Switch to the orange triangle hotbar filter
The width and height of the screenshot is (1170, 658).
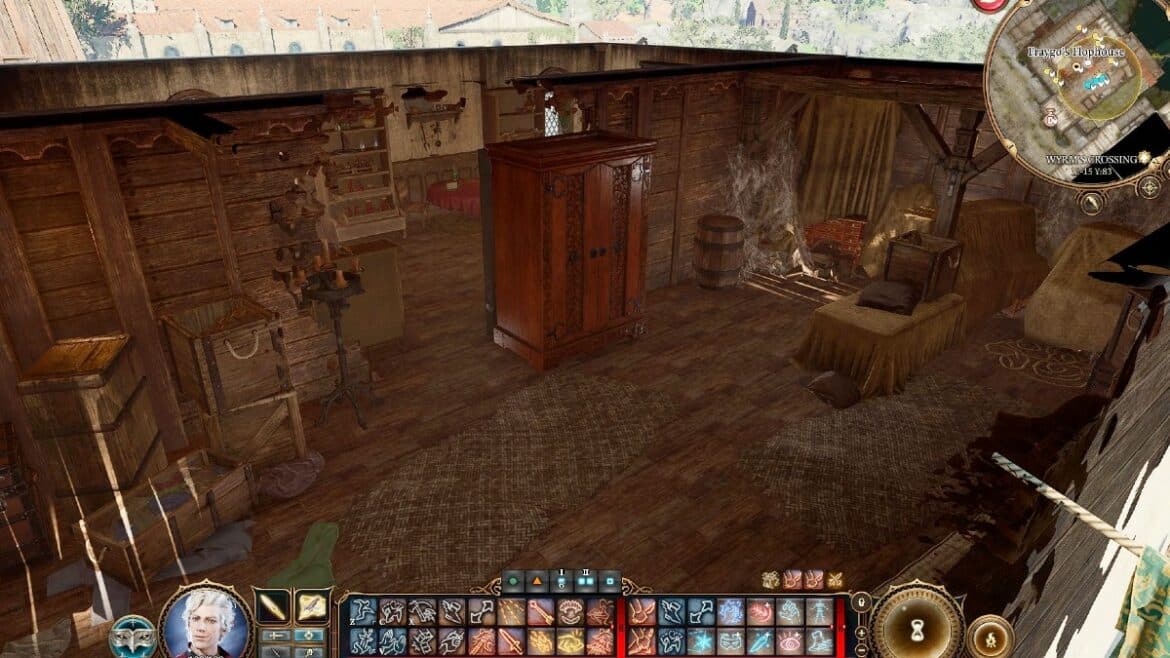[x=538, y=580]
